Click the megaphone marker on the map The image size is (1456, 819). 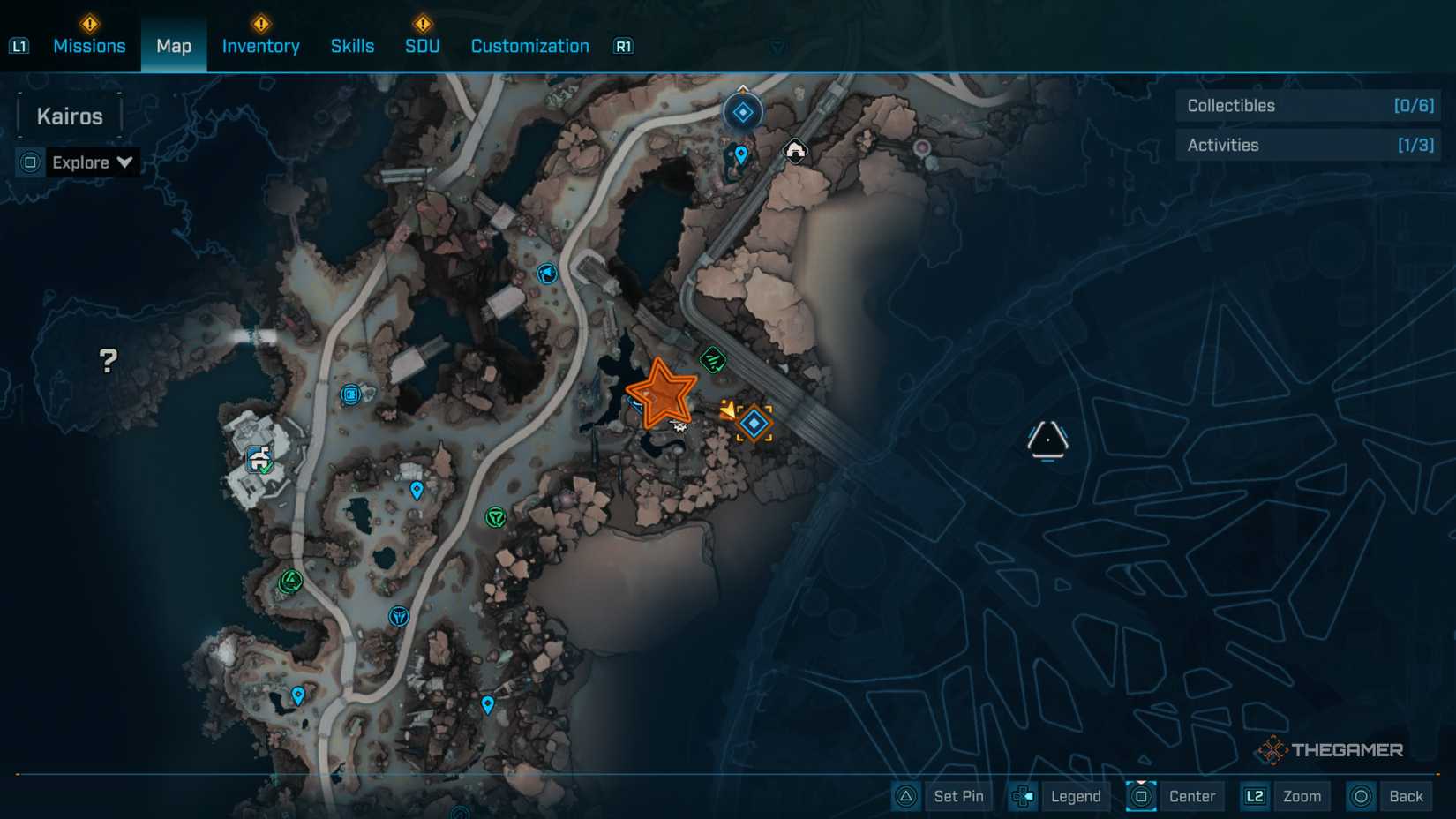(x=547, y=274)
